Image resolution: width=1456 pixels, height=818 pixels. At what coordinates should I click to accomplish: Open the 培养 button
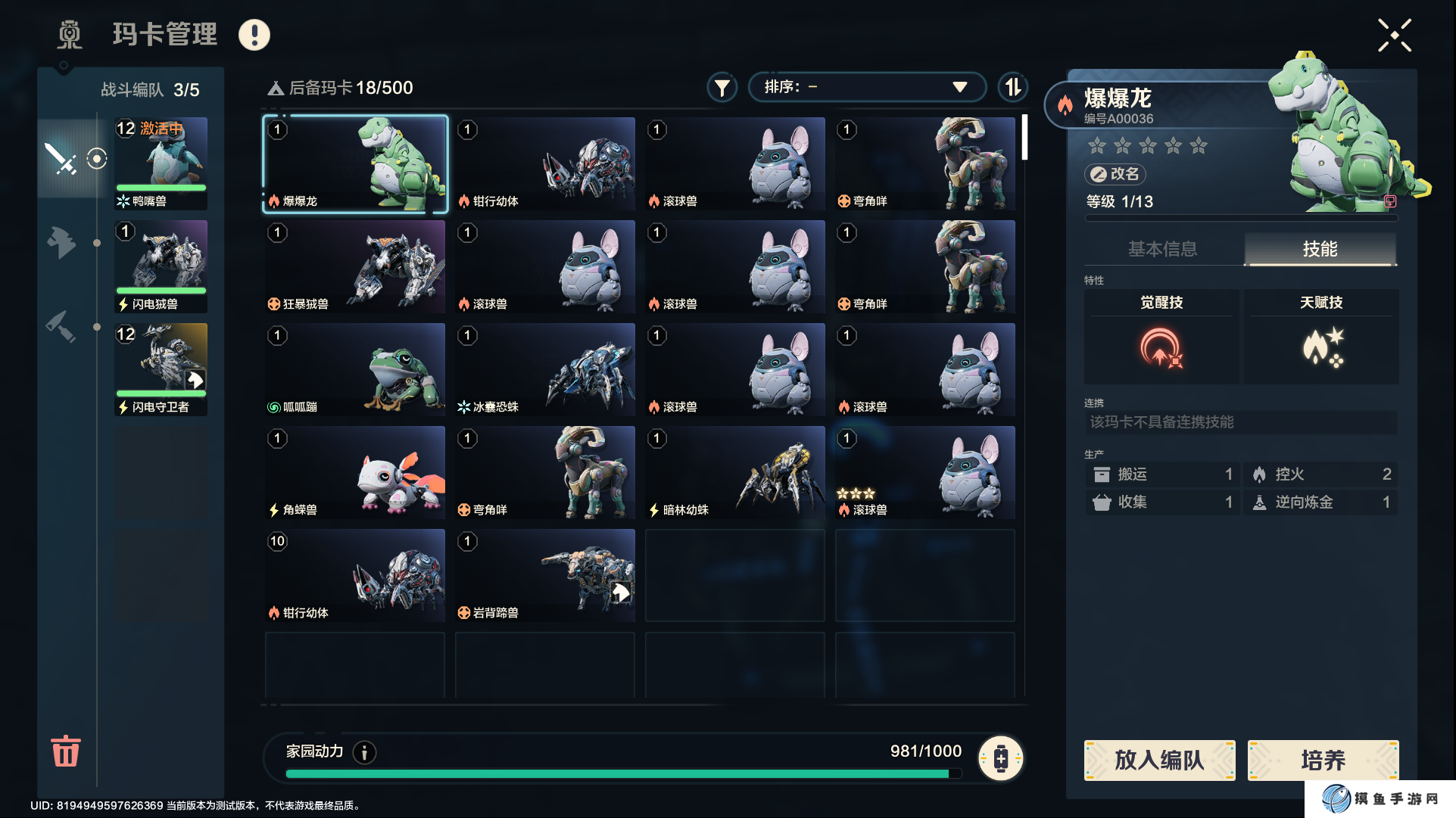coord(1323,760)
